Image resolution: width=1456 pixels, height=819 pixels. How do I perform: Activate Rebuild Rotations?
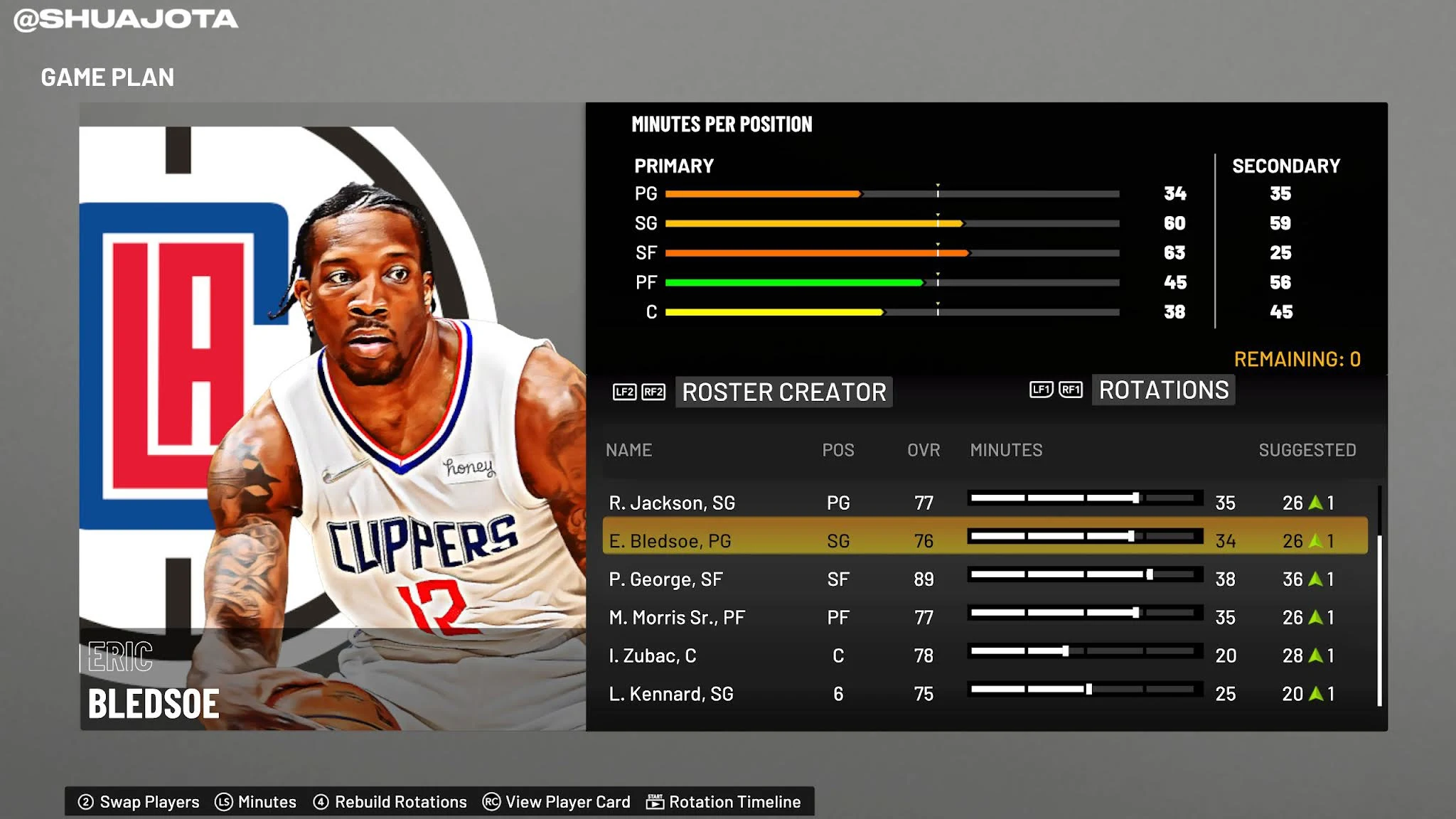(390, 802)
